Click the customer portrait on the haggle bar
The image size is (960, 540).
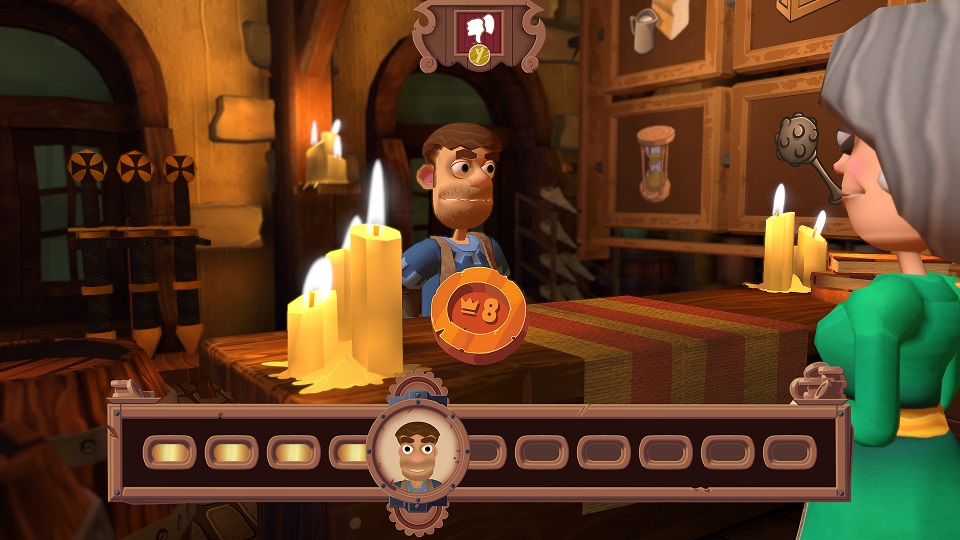point(418,452)
